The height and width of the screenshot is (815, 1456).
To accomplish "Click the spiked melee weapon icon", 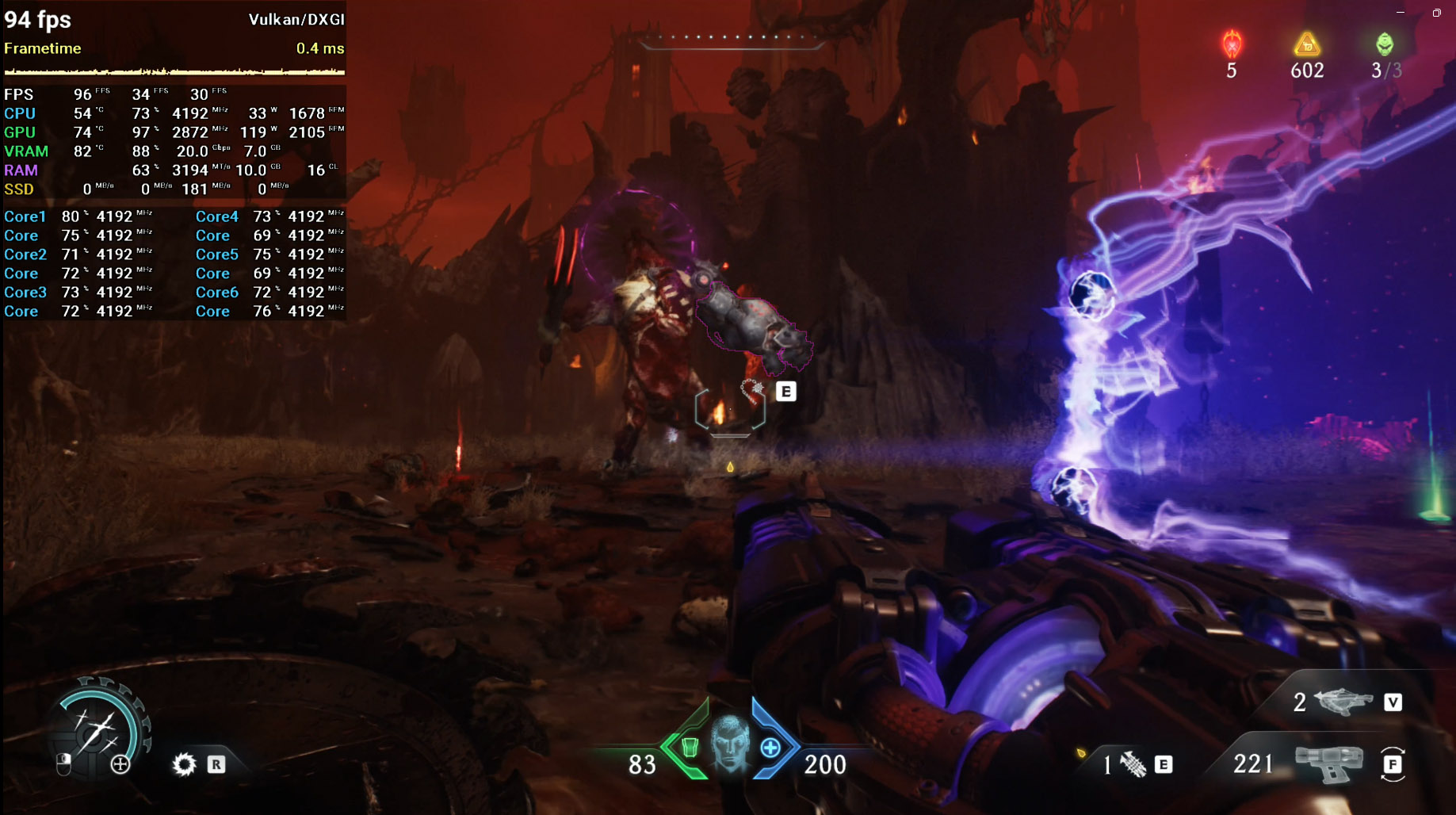I will click(x=1133, y=764).
